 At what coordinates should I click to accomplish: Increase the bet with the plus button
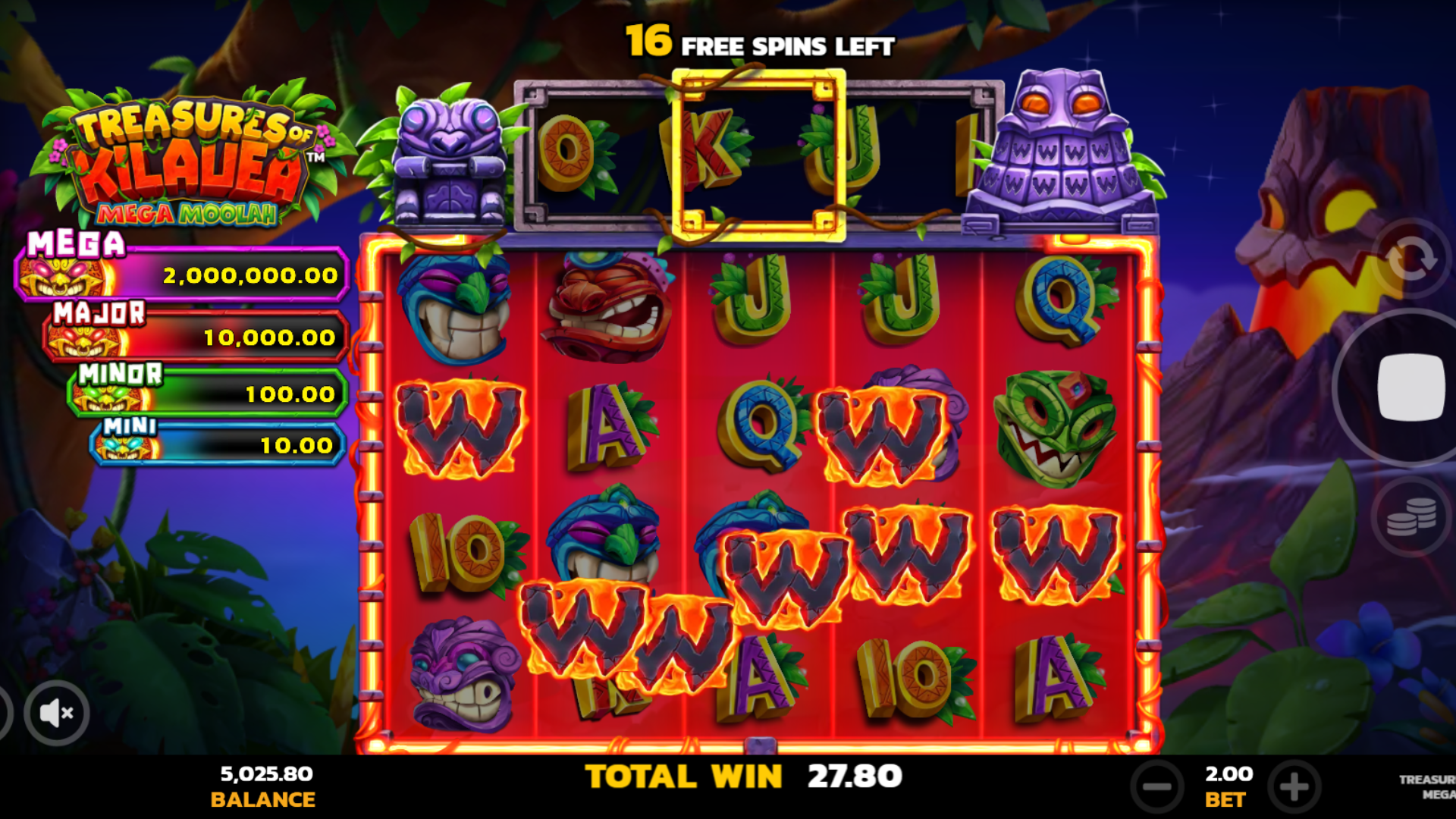(1291, 785)
